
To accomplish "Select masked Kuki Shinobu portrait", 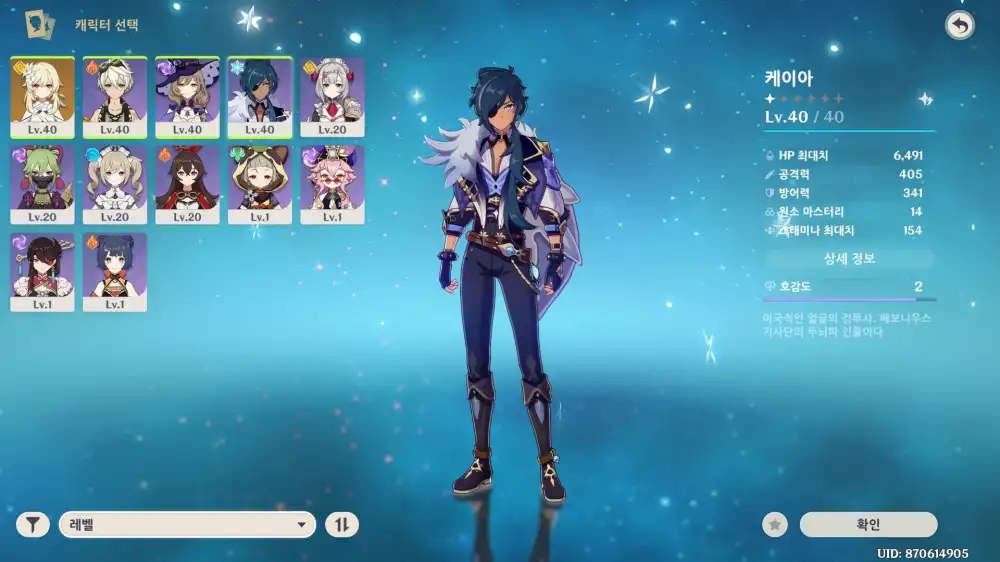I will click(42, 184).
